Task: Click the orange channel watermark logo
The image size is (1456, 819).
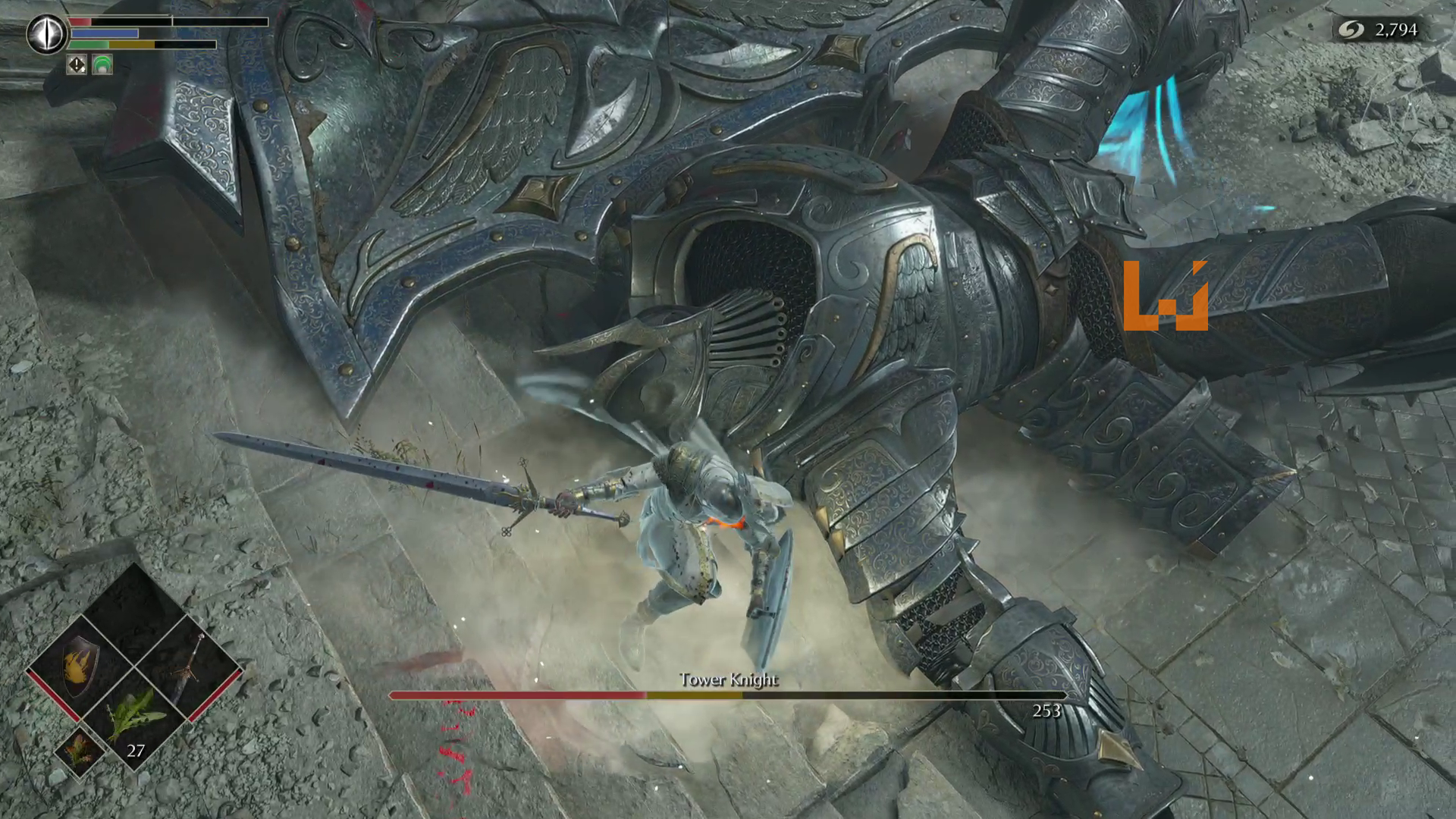Action: [x=1165, y=296]
